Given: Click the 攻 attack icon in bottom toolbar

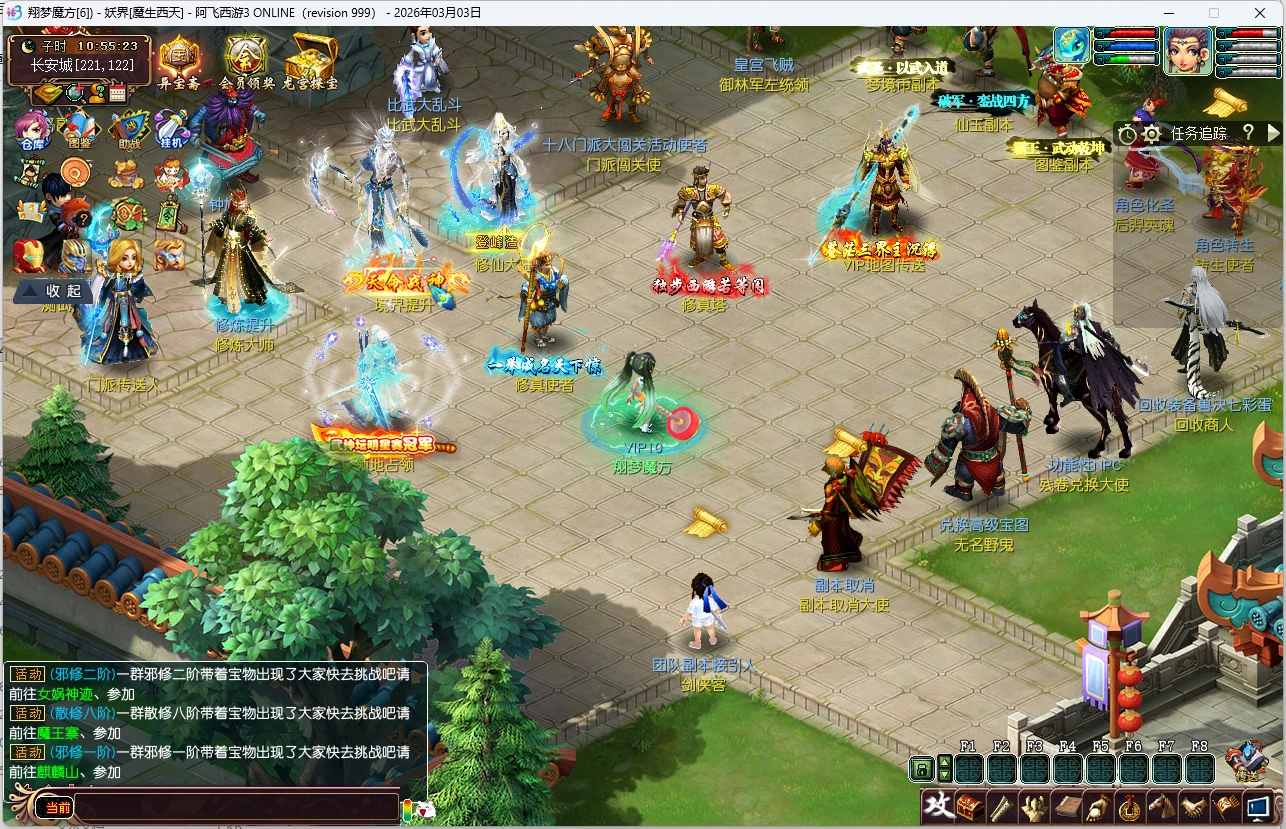Looking at the screenshot, I should click(936, 807).
